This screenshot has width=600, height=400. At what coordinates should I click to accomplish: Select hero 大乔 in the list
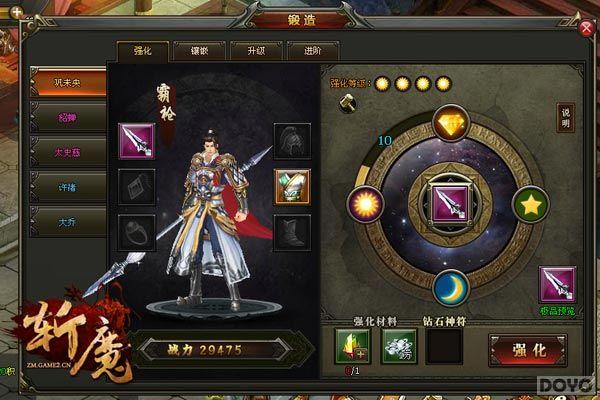68,222
